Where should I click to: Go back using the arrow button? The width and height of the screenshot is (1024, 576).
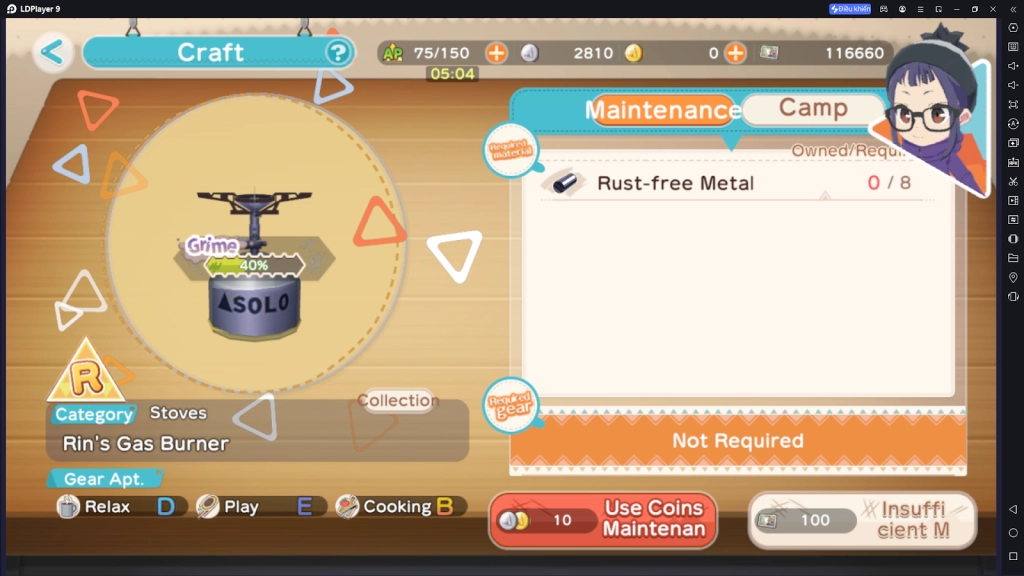pyautogui.click(x=53, y=52)
